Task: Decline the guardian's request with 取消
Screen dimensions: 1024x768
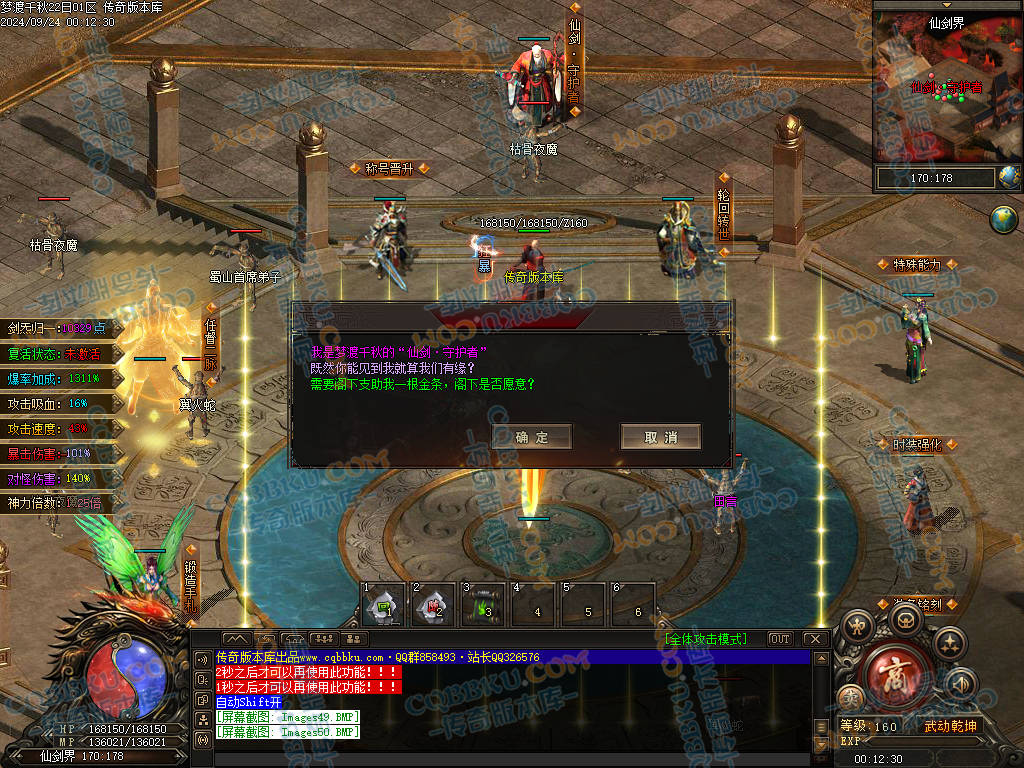Action: pyautogui.click(x=660, y=437)
